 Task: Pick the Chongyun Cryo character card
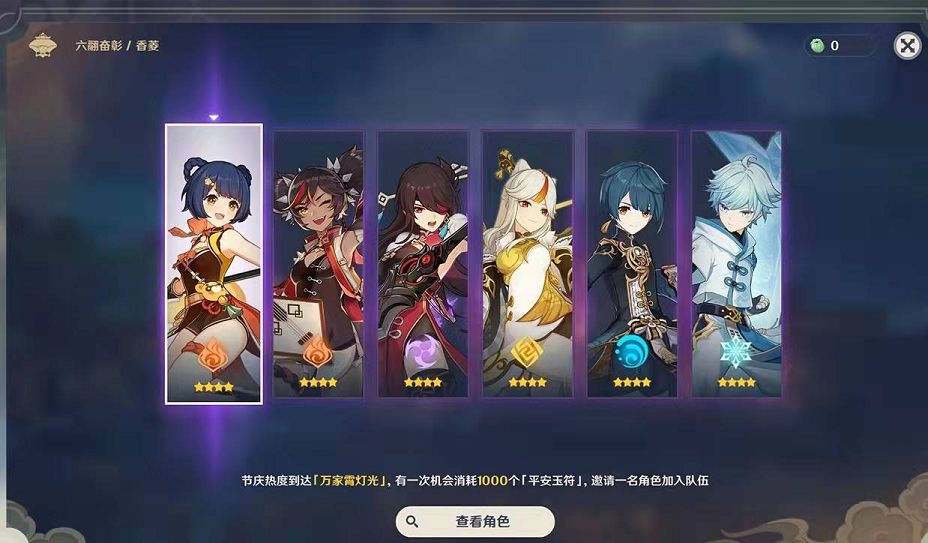pyautogui.click(x=736, y=264)
